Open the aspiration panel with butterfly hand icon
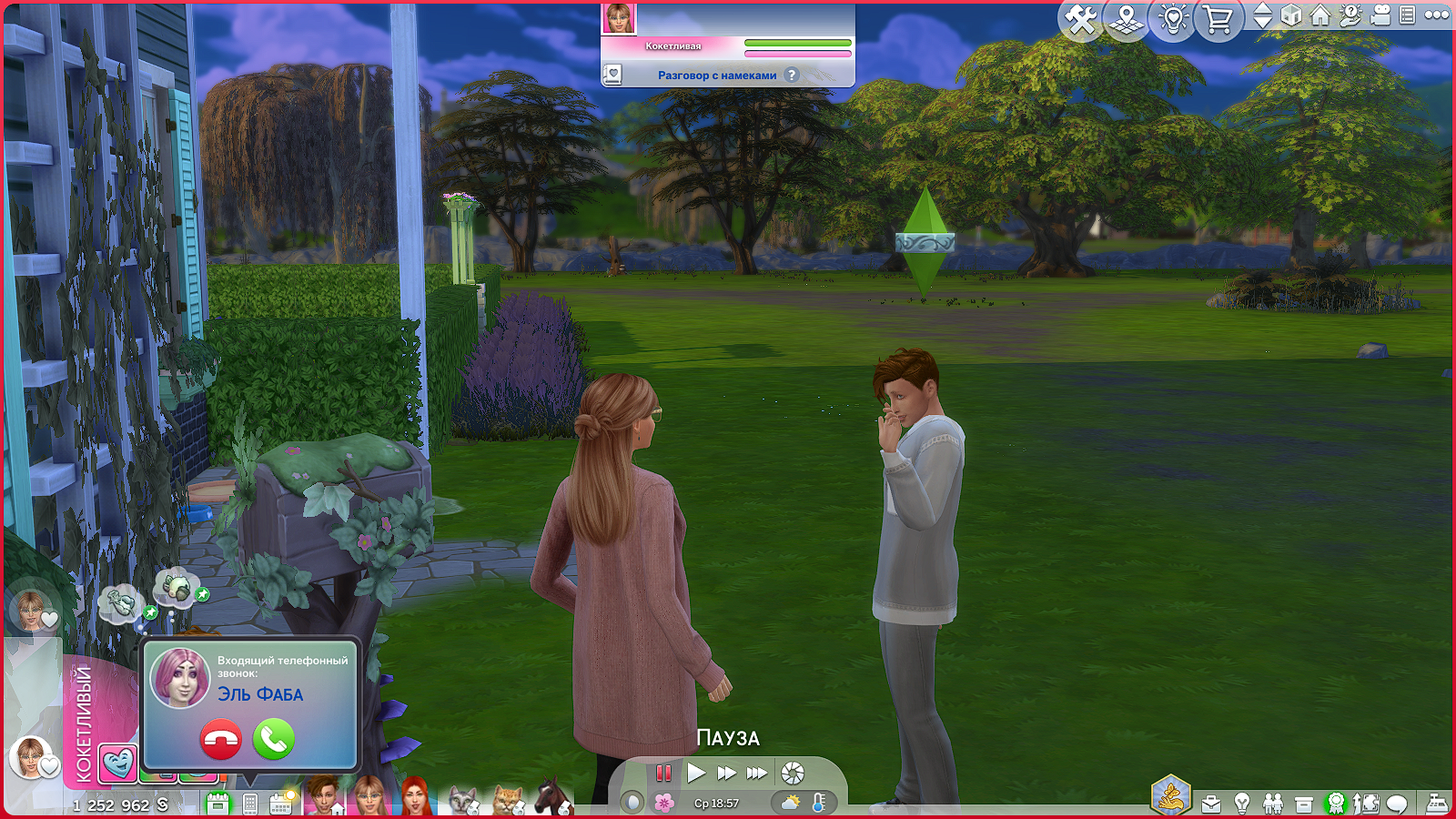This screenshot has width=1456, height=819. point(1170,796)
